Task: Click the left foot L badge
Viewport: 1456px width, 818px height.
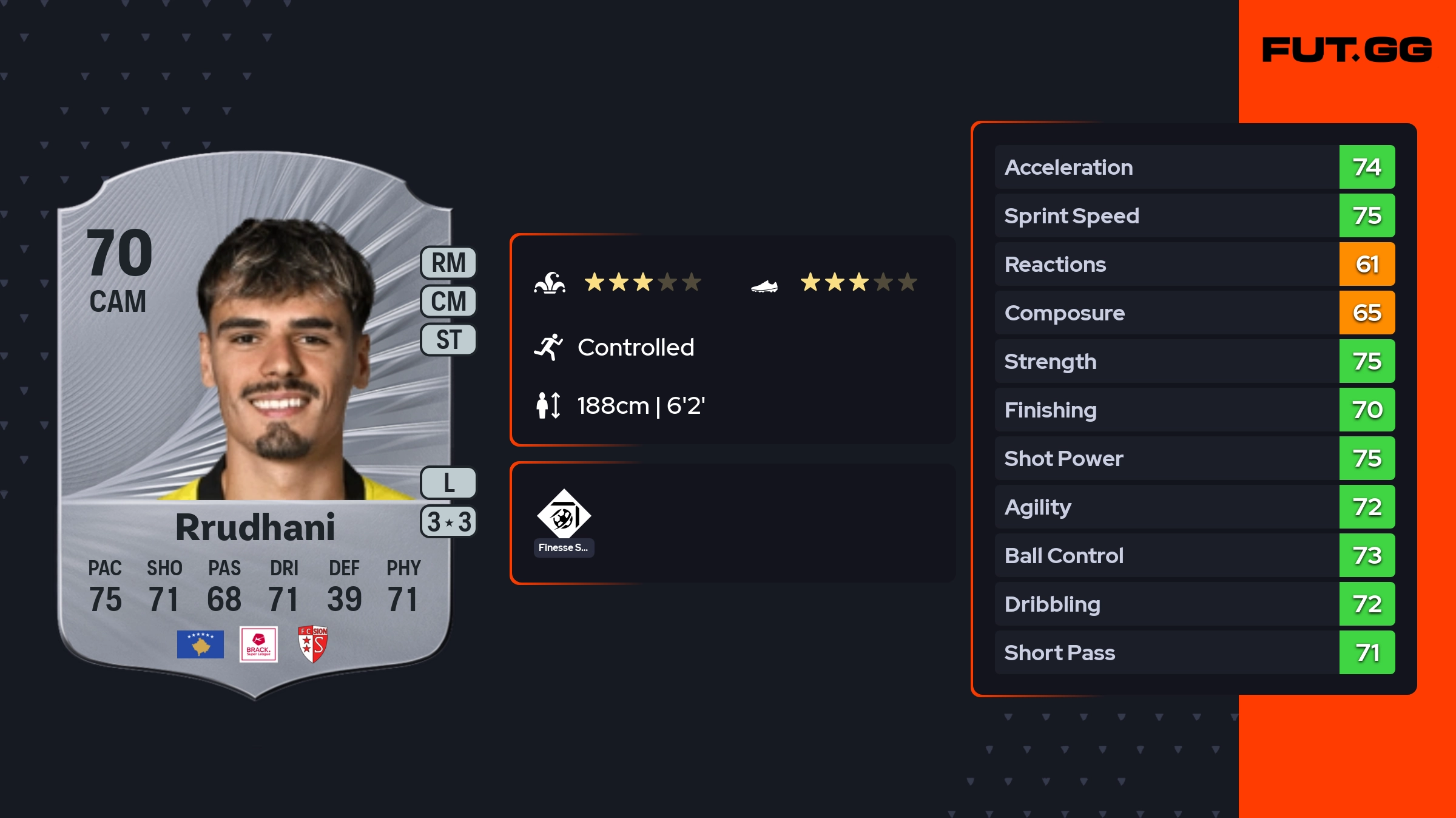Action: click(448, 483)
